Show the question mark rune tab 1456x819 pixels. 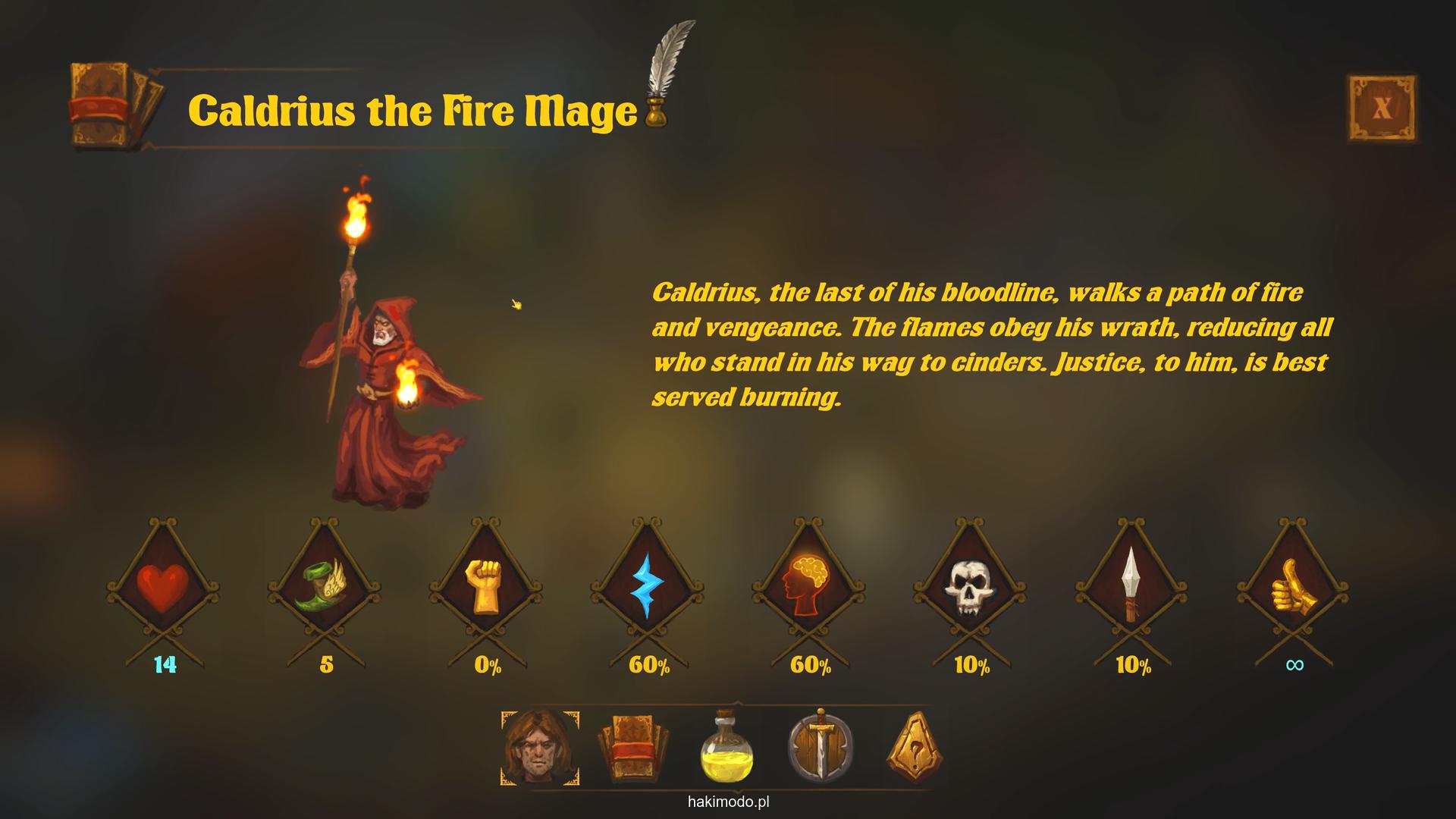point(915,747)
